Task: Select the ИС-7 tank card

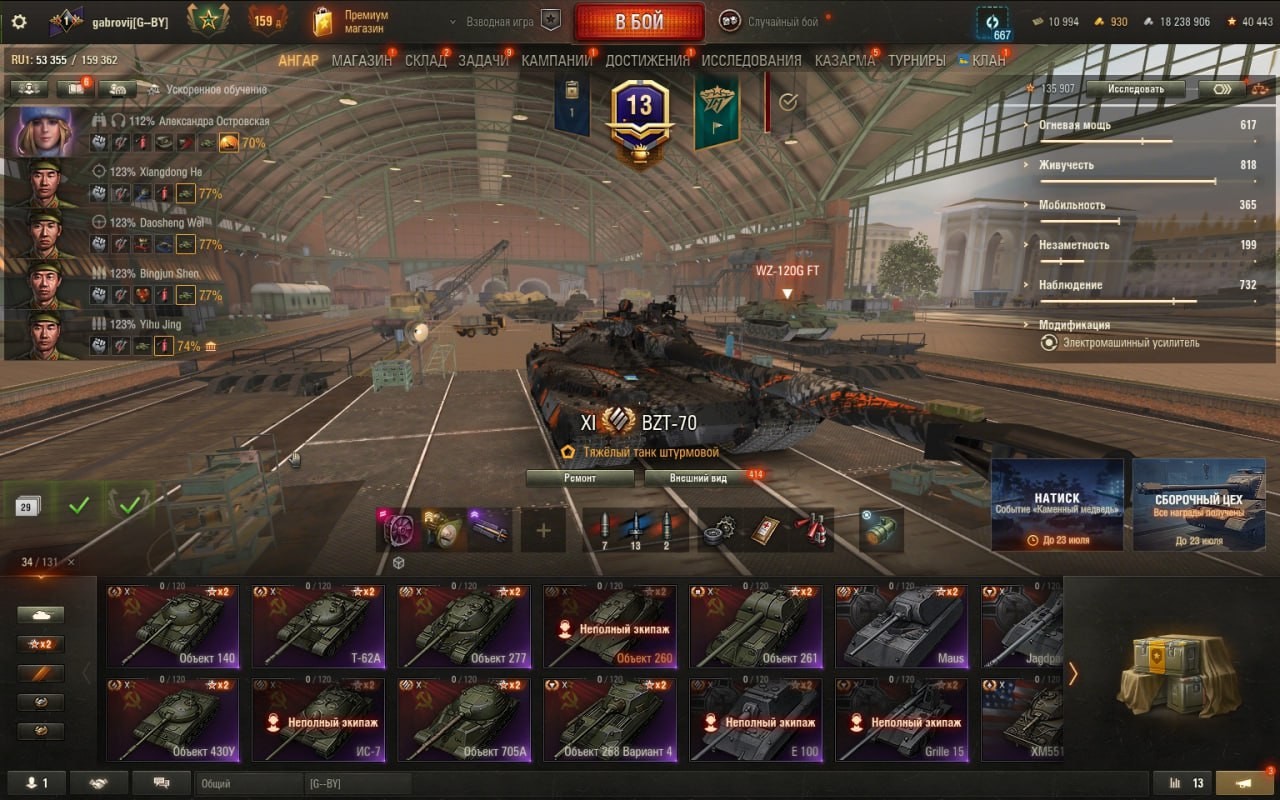Action: click(318, 720)
